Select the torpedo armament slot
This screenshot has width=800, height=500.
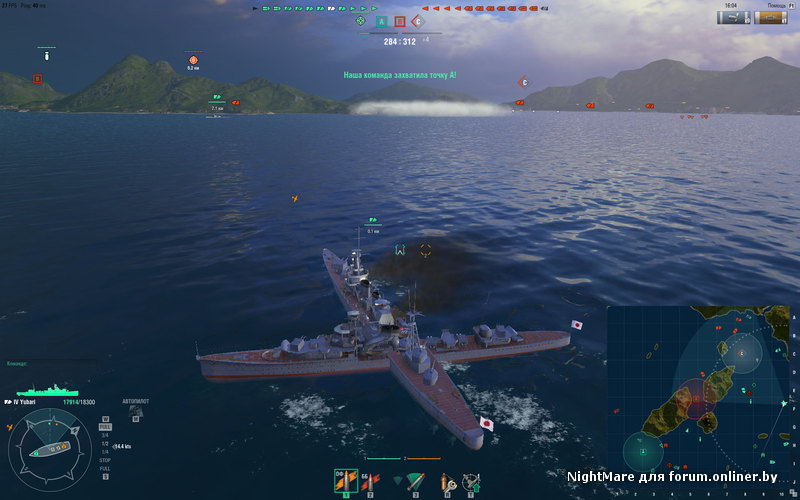point(414,481)
